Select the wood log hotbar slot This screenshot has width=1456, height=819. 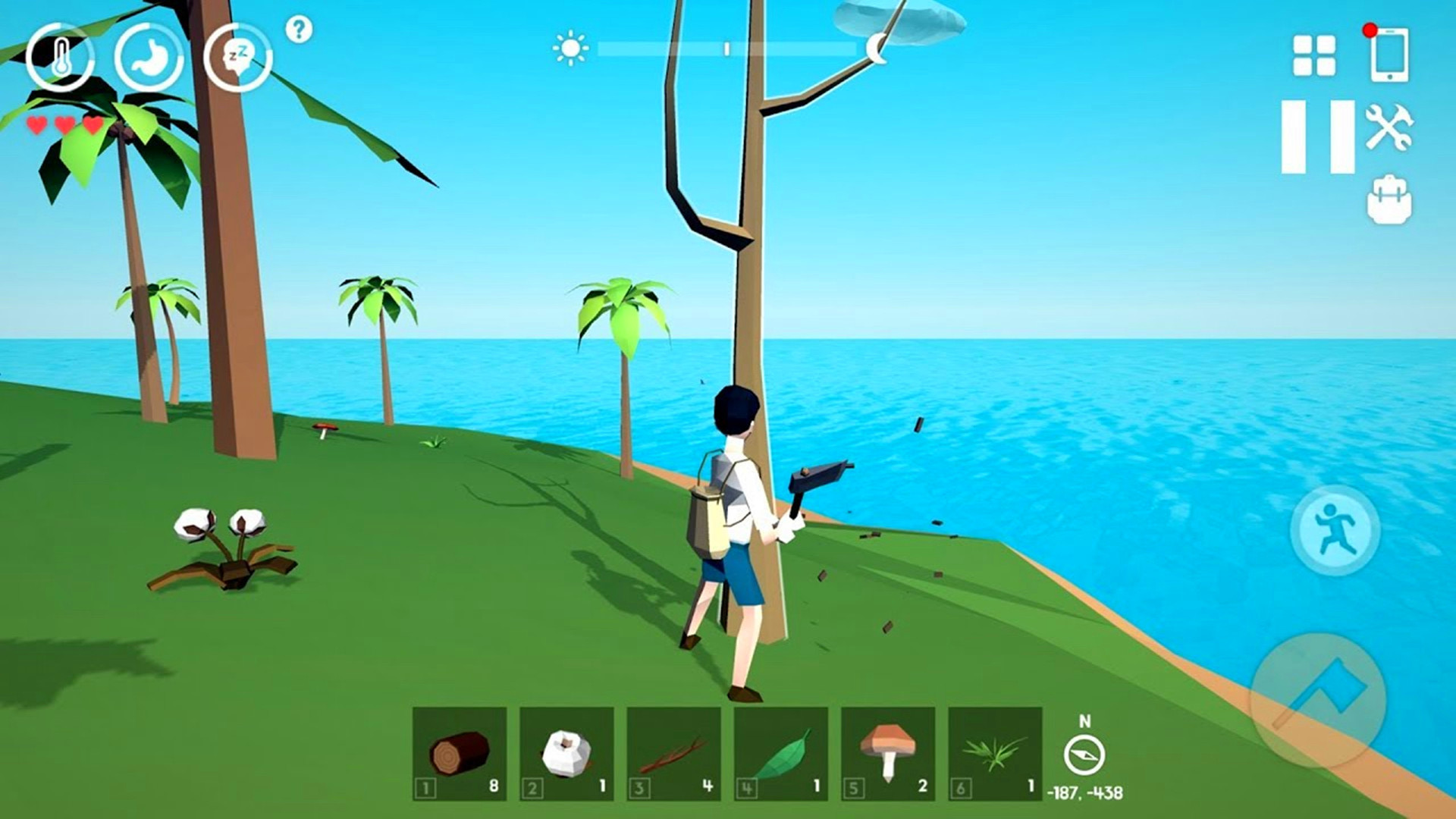[460, 754]
